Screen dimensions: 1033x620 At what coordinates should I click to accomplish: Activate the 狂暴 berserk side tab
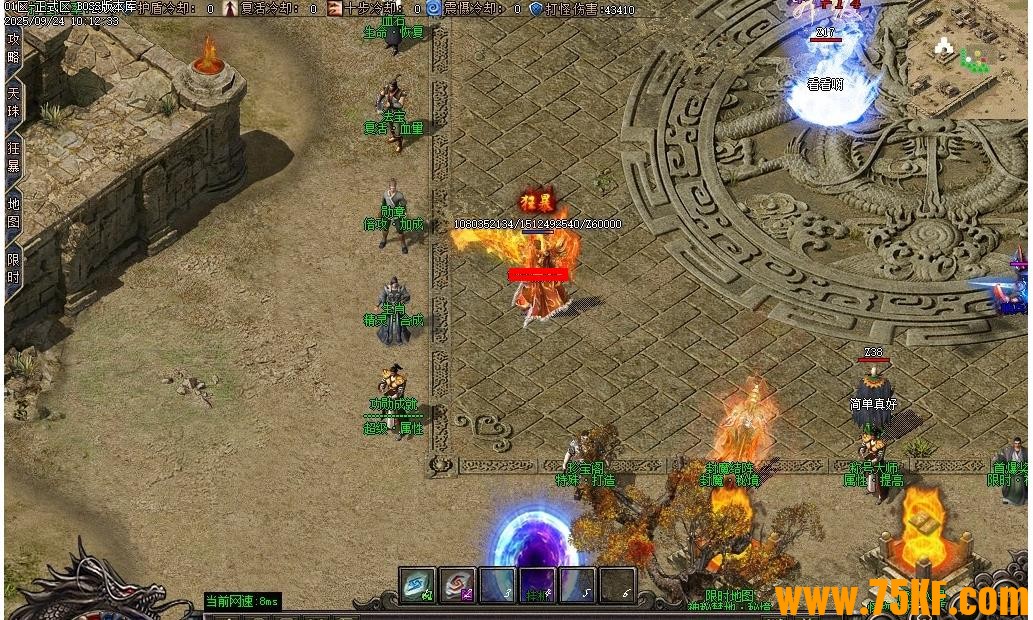pyautogui.click(x=14, y=158)
